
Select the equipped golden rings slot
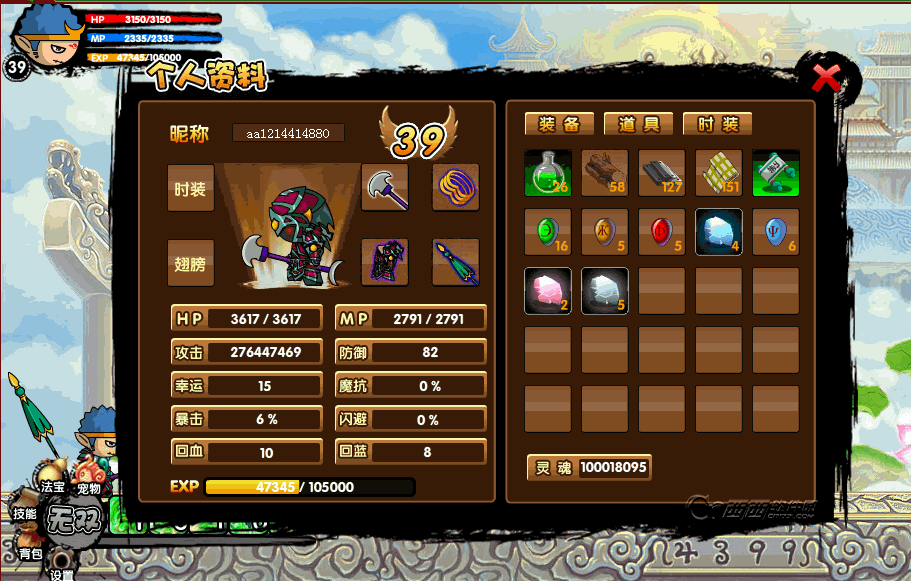click(x=455, y=187)
